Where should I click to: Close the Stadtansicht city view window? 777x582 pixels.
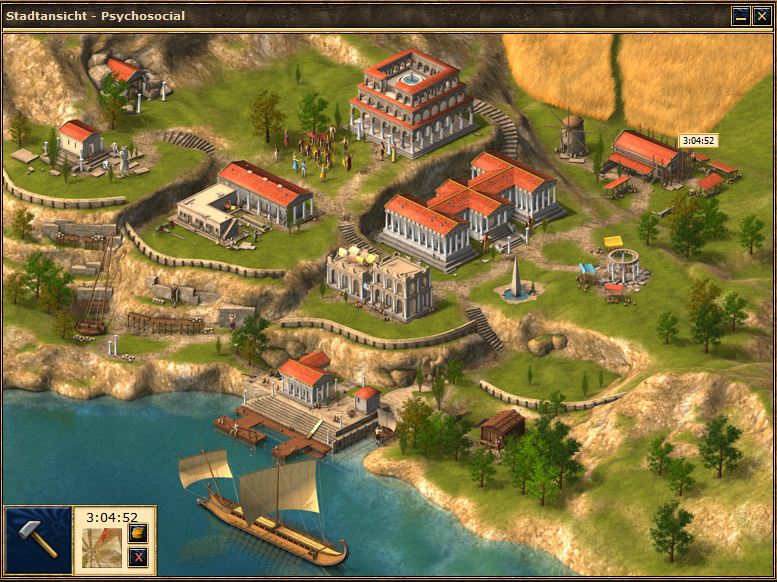760,16
